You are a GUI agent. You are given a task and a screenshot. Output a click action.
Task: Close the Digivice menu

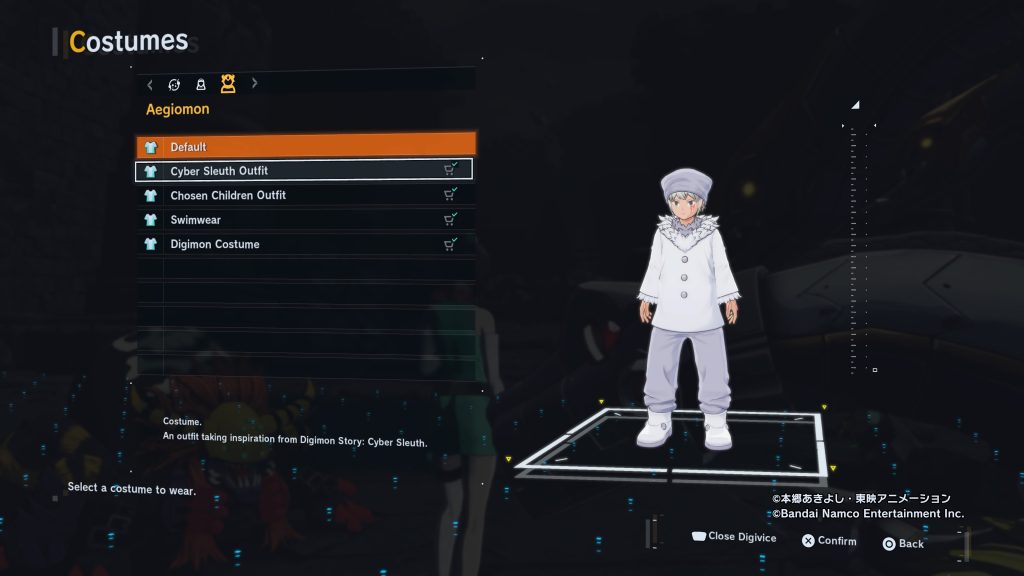tap(733, 537)
